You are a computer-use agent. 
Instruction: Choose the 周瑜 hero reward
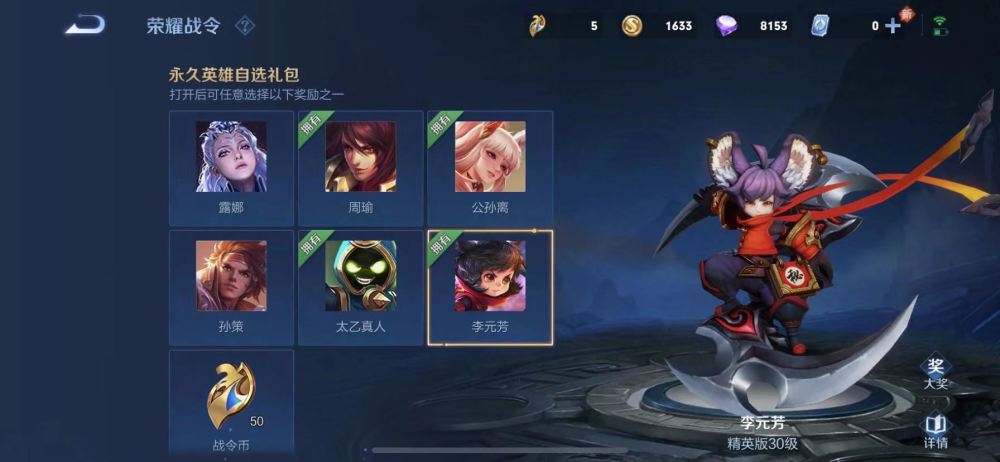360,167
